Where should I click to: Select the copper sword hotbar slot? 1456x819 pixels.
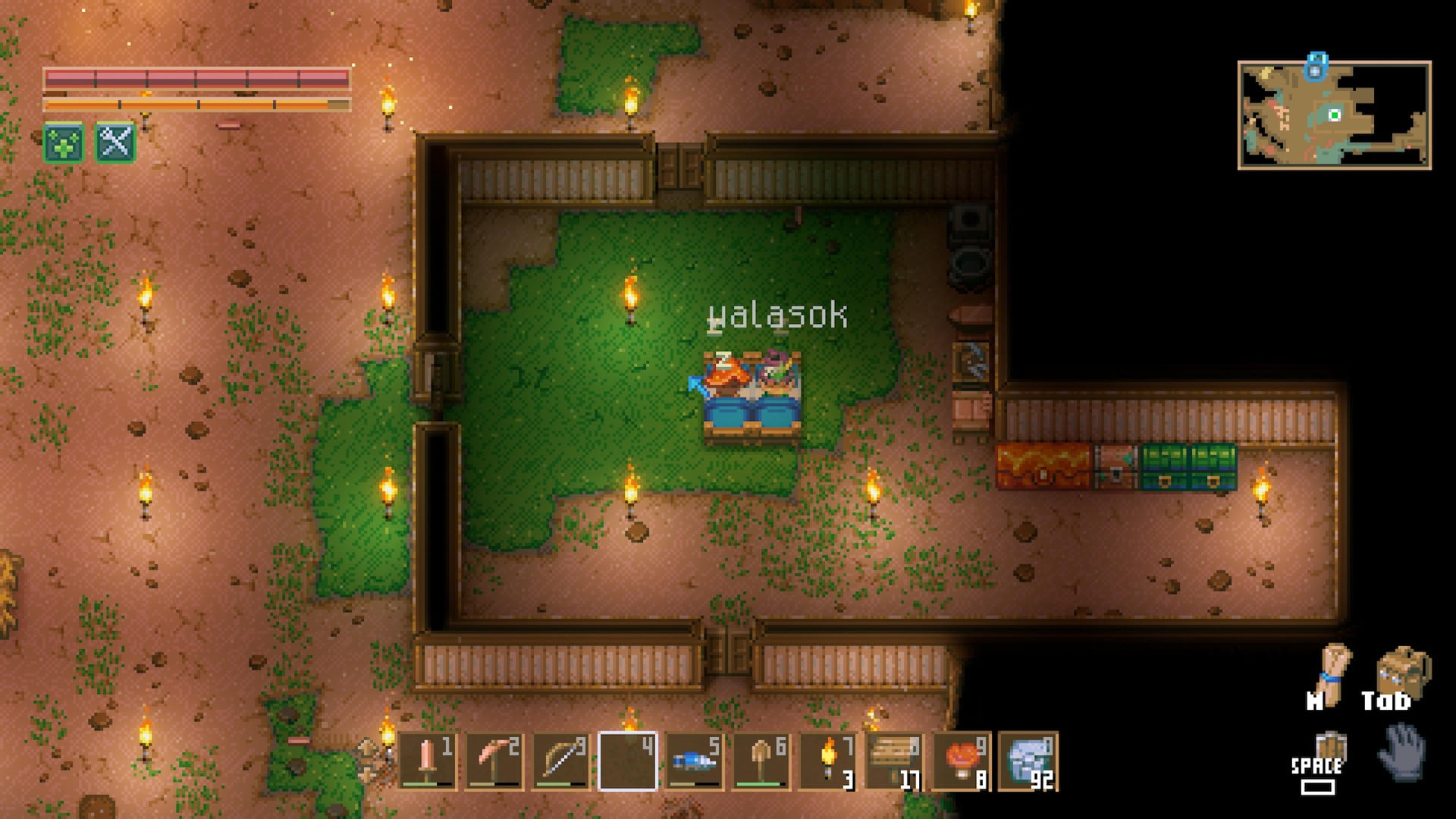[x=428, y=761]
